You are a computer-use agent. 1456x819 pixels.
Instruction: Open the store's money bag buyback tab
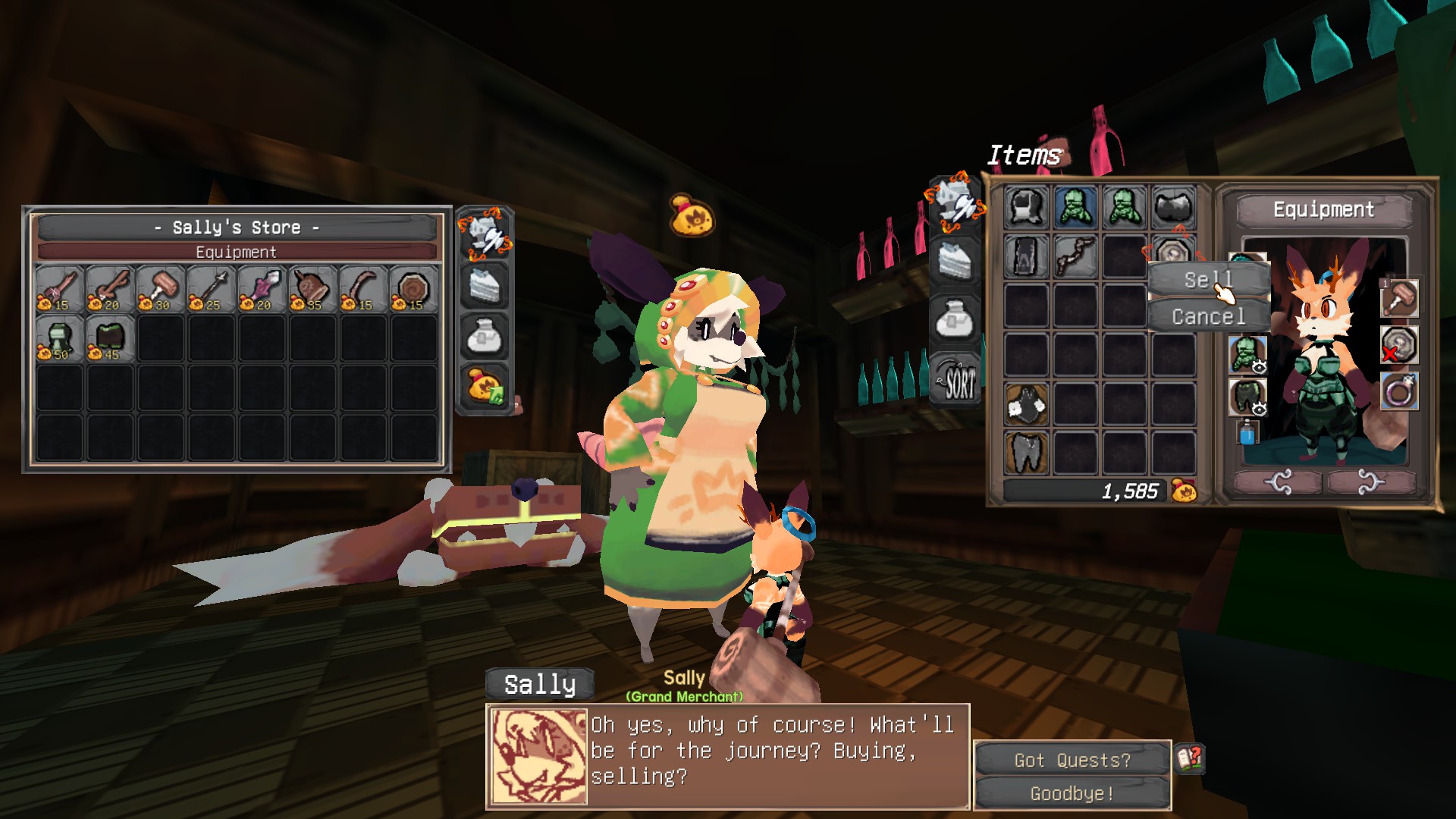[485, 386]
